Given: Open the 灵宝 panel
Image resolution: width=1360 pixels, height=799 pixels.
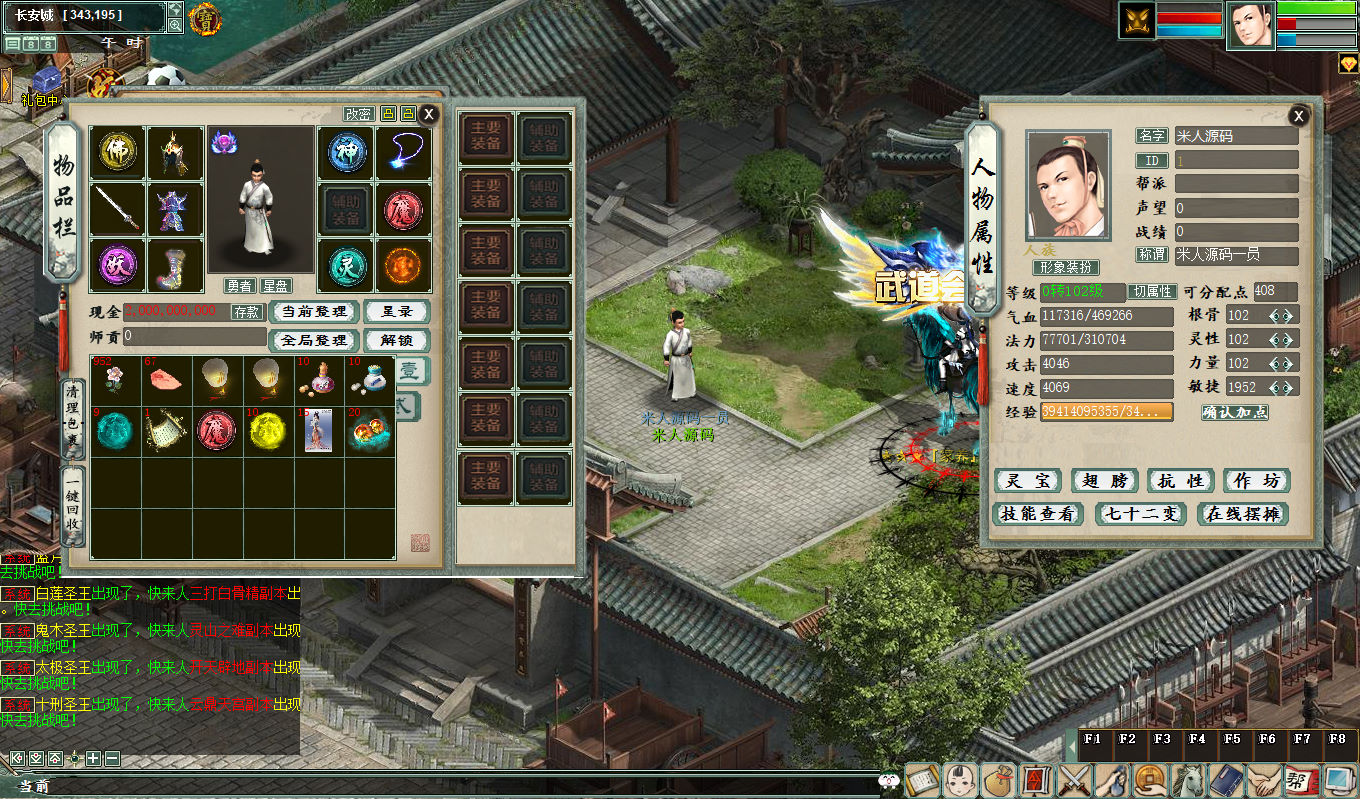Looking at the screenshot, I should coord(1028,481).
